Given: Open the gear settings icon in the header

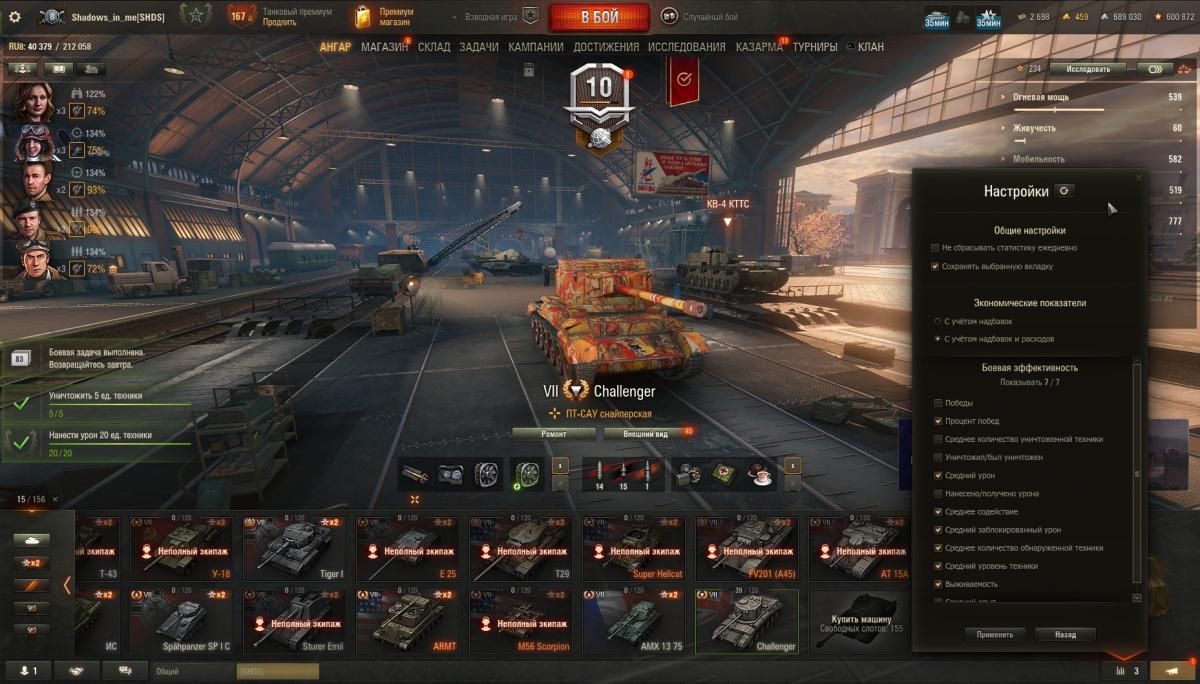Looking at the screenshot, I should click(x=15, y=17).
